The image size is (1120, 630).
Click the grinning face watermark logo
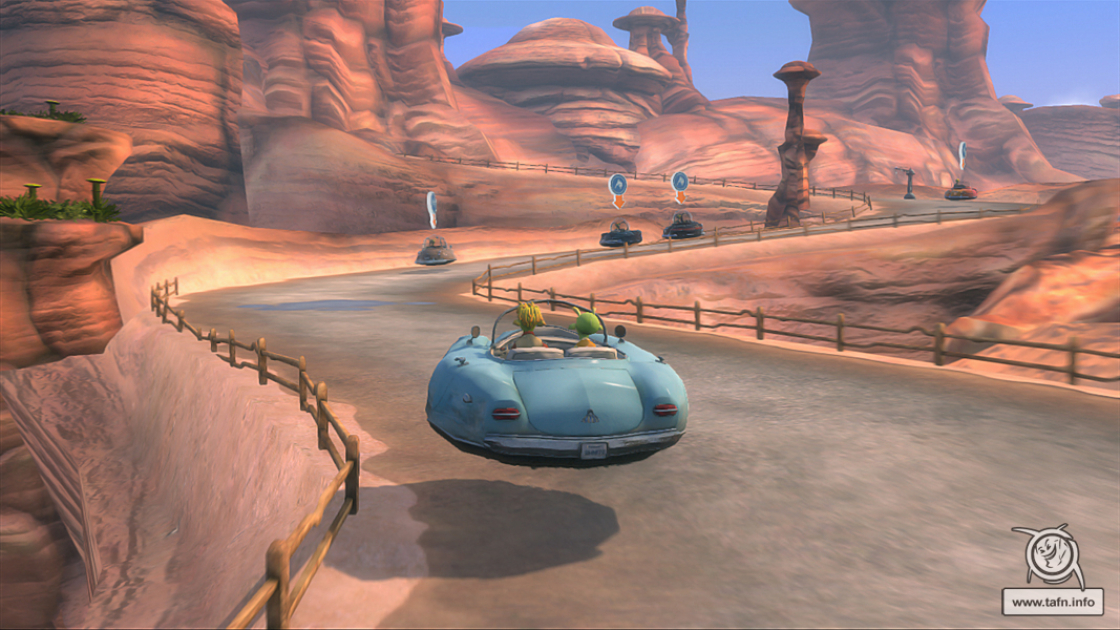(1049, 557)
